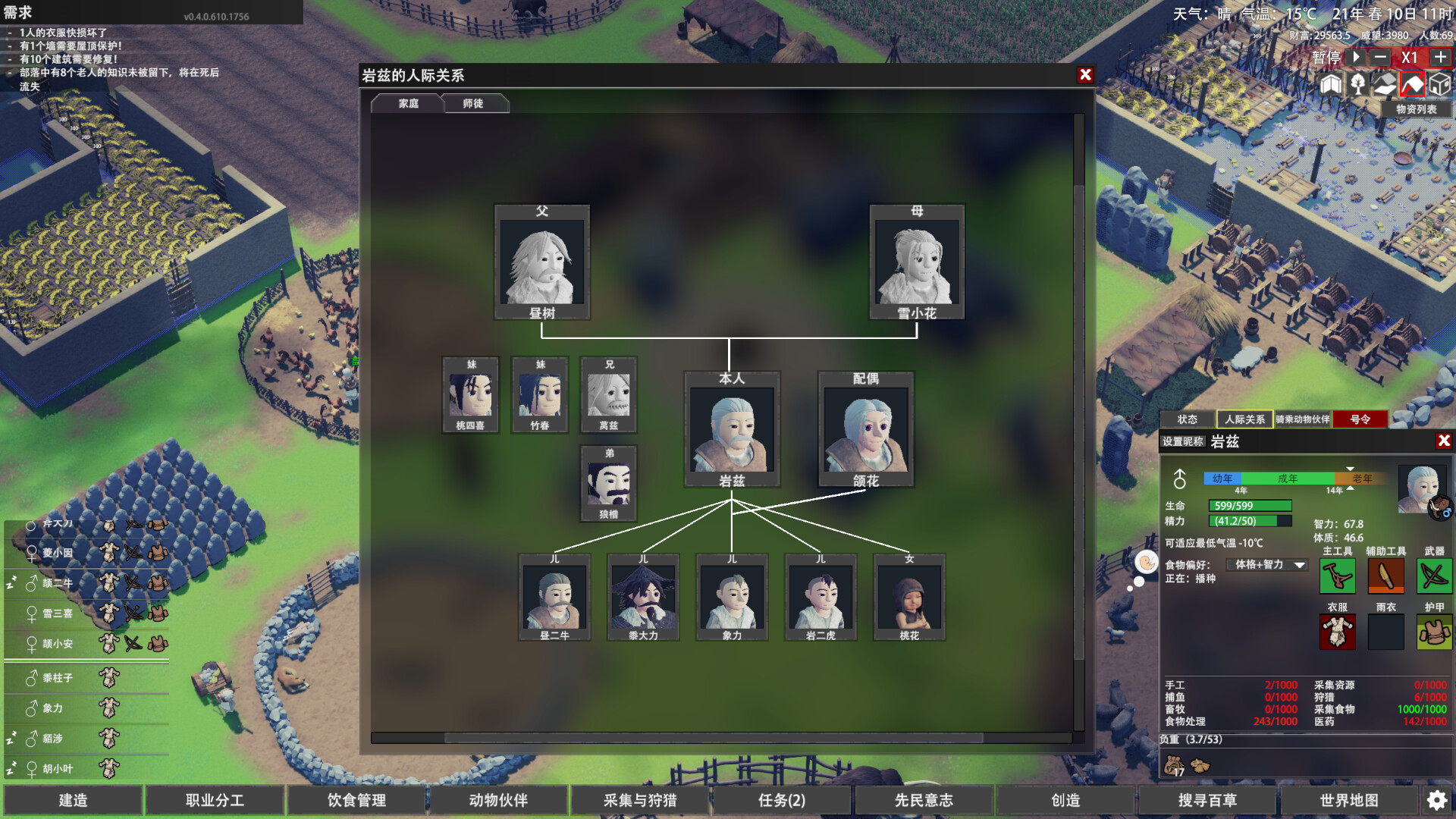Image resolution: width=1456 pixels, height=819 pixels.
Task: Select the building cube view icon
Action: 1440,84
